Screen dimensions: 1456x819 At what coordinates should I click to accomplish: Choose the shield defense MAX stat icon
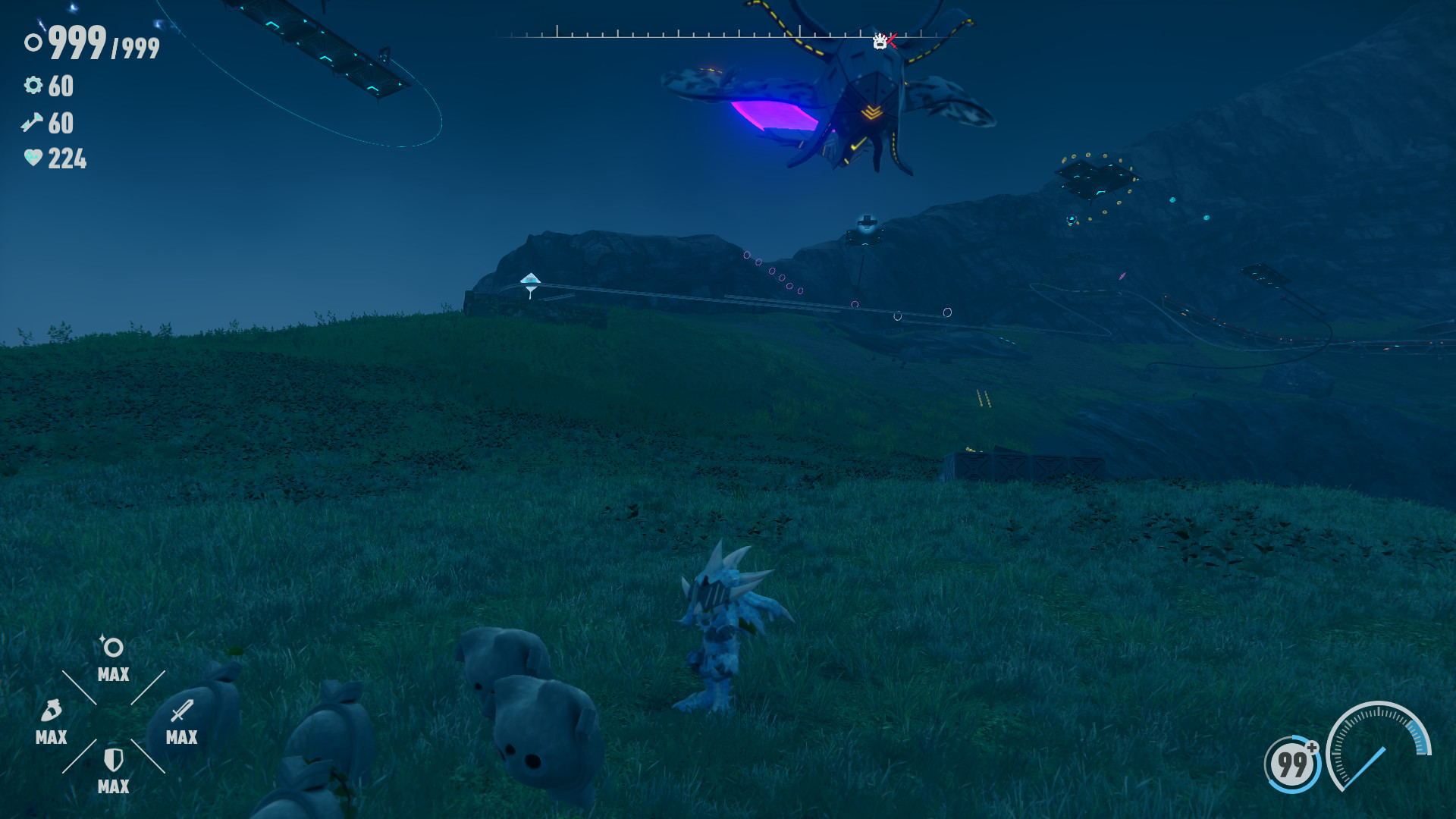point(113,760)
